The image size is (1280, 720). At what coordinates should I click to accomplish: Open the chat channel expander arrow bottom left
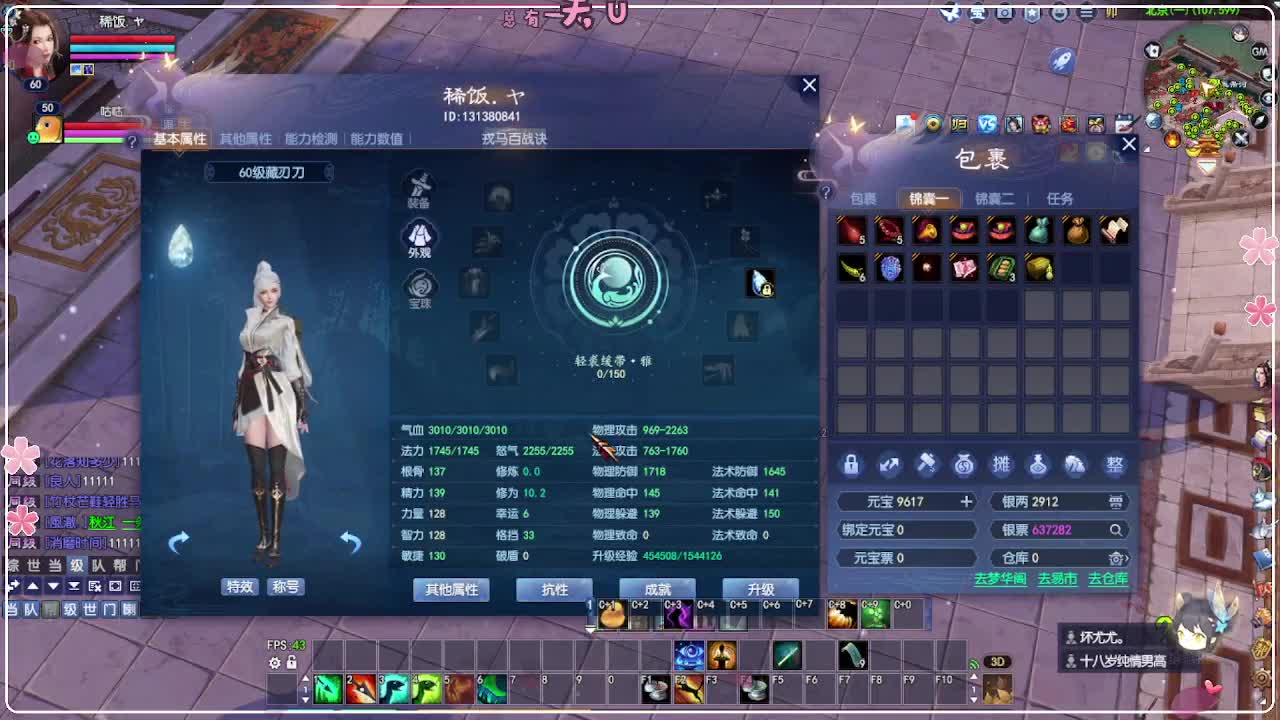tap(12, 585)
